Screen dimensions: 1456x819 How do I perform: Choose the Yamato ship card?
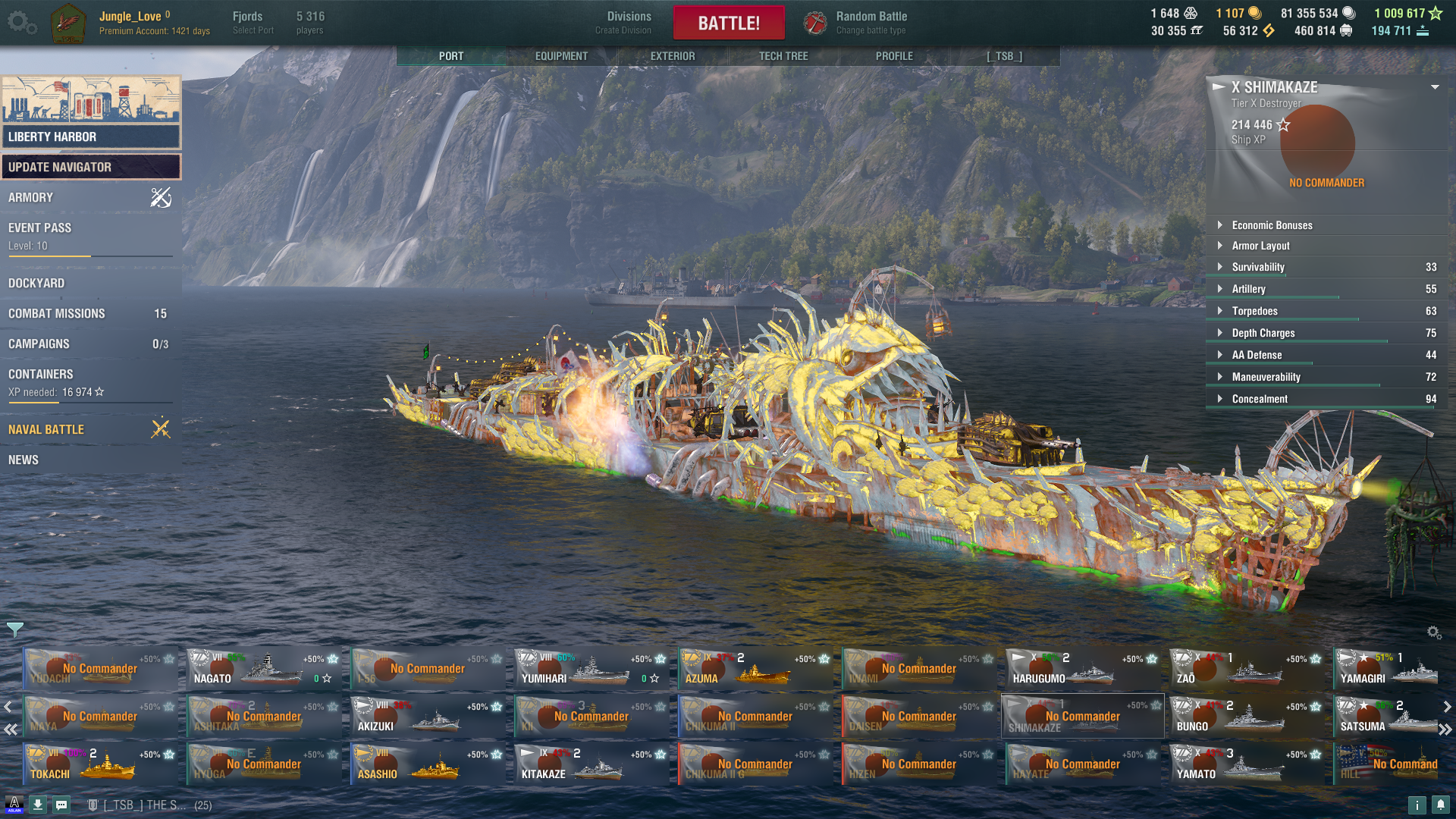pyautogui.click(x=1247, y=764)
